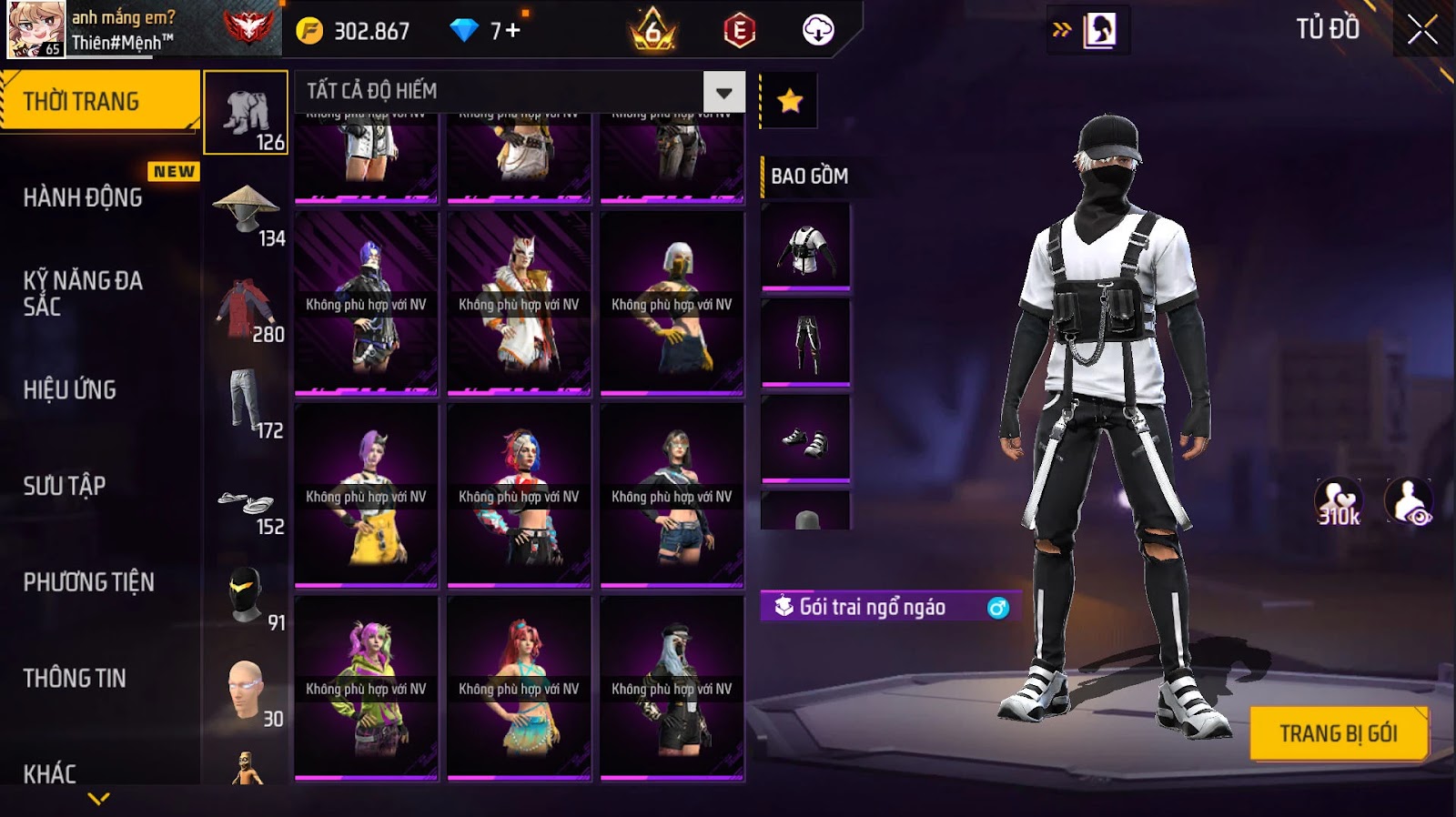Viewport: 1456px width, 817px height.
Task: Switch to Kỹ Năng Đa Sắc
Action: (83, 293)
